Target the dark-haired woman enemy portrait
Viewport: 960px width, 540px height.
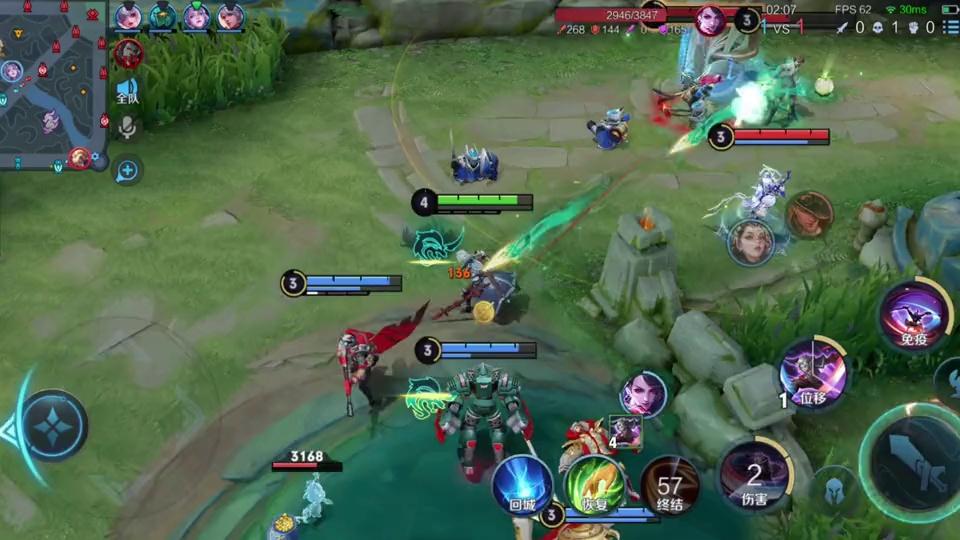pyautogui.click(x=750, y=242)
